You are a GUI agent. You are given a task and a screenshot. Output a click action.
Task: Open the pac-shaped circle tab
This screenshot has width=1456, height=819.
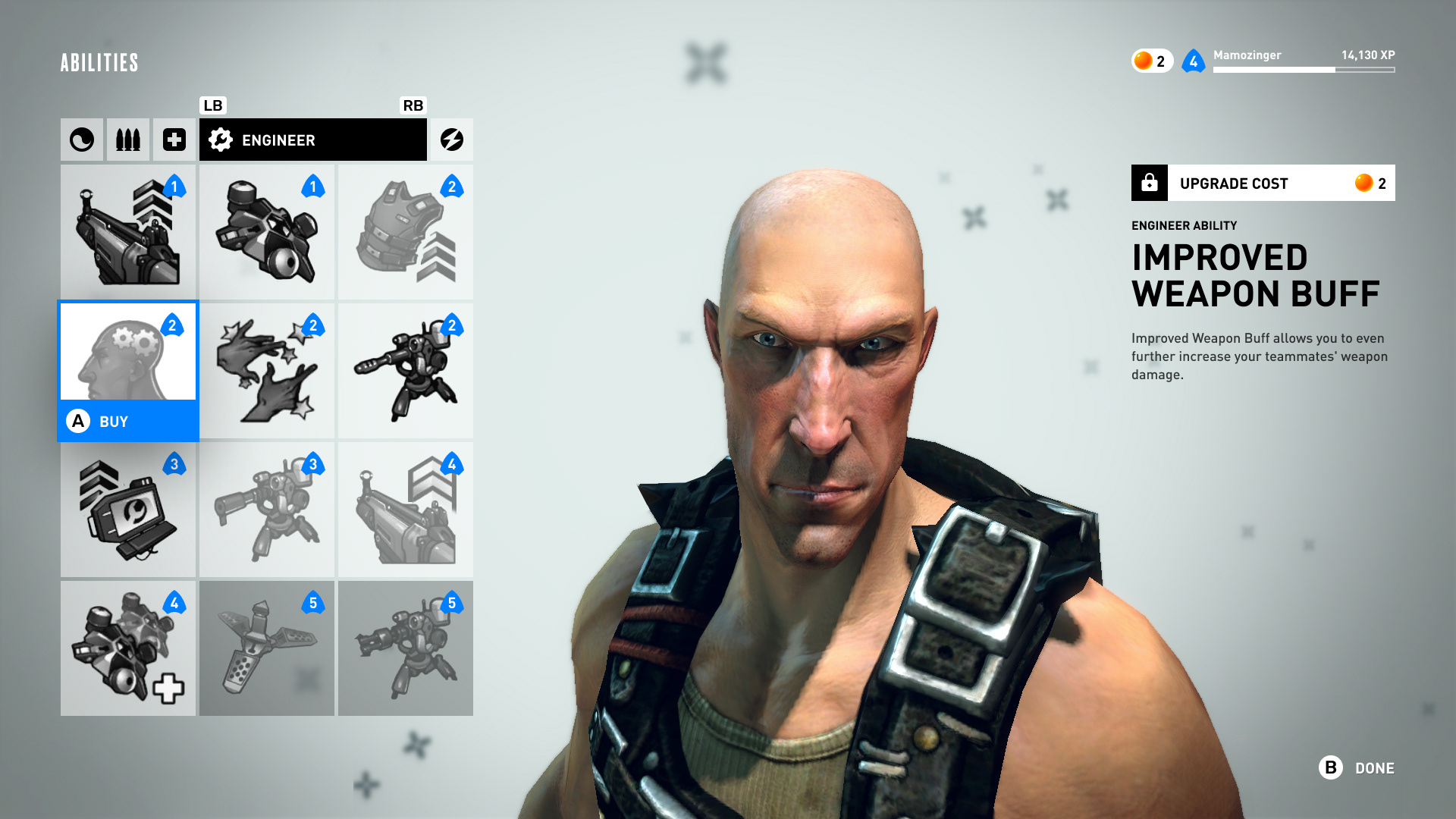pos(82,140)
